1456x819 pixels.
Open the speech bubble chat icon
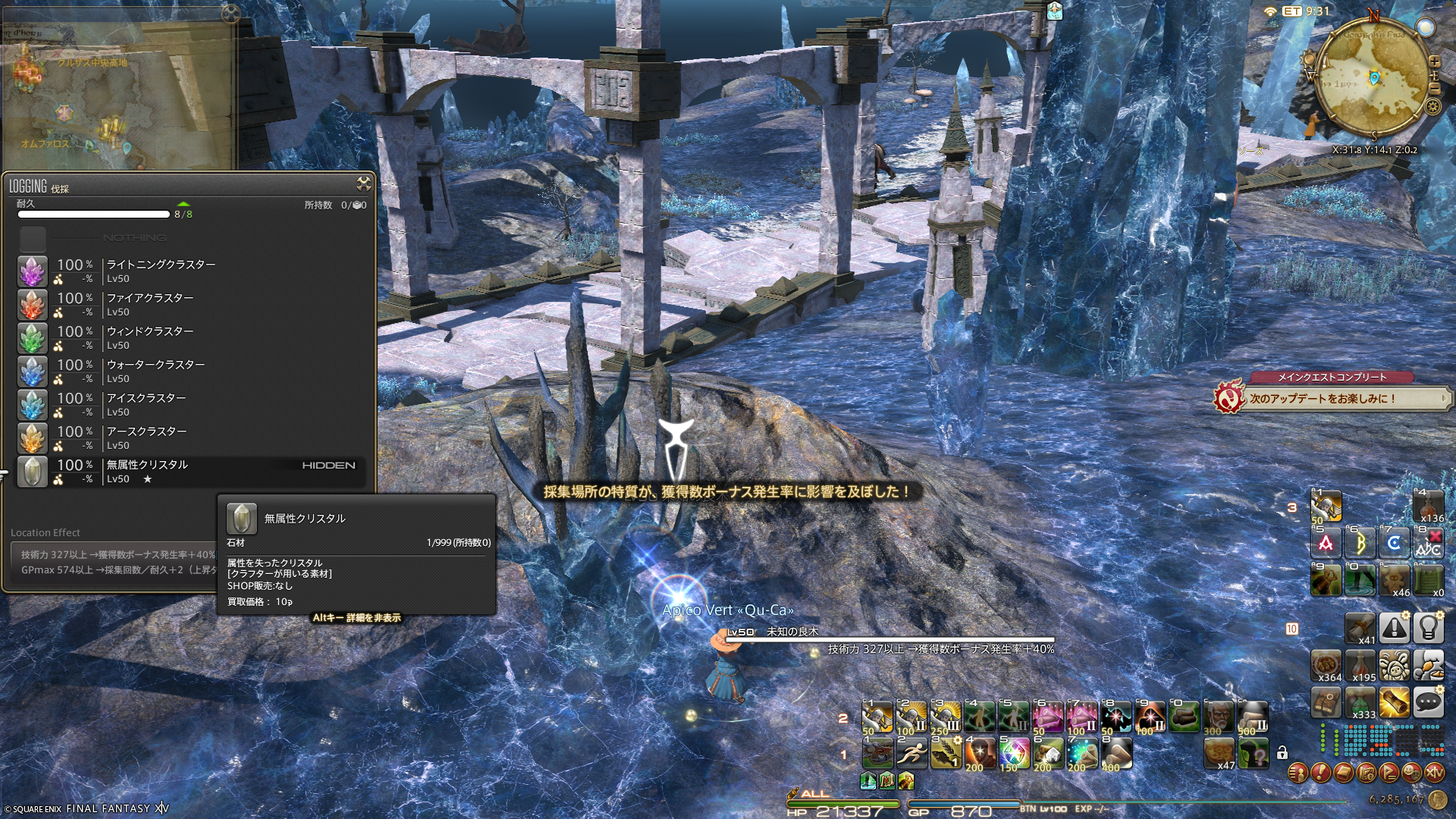click(1428, 703)
